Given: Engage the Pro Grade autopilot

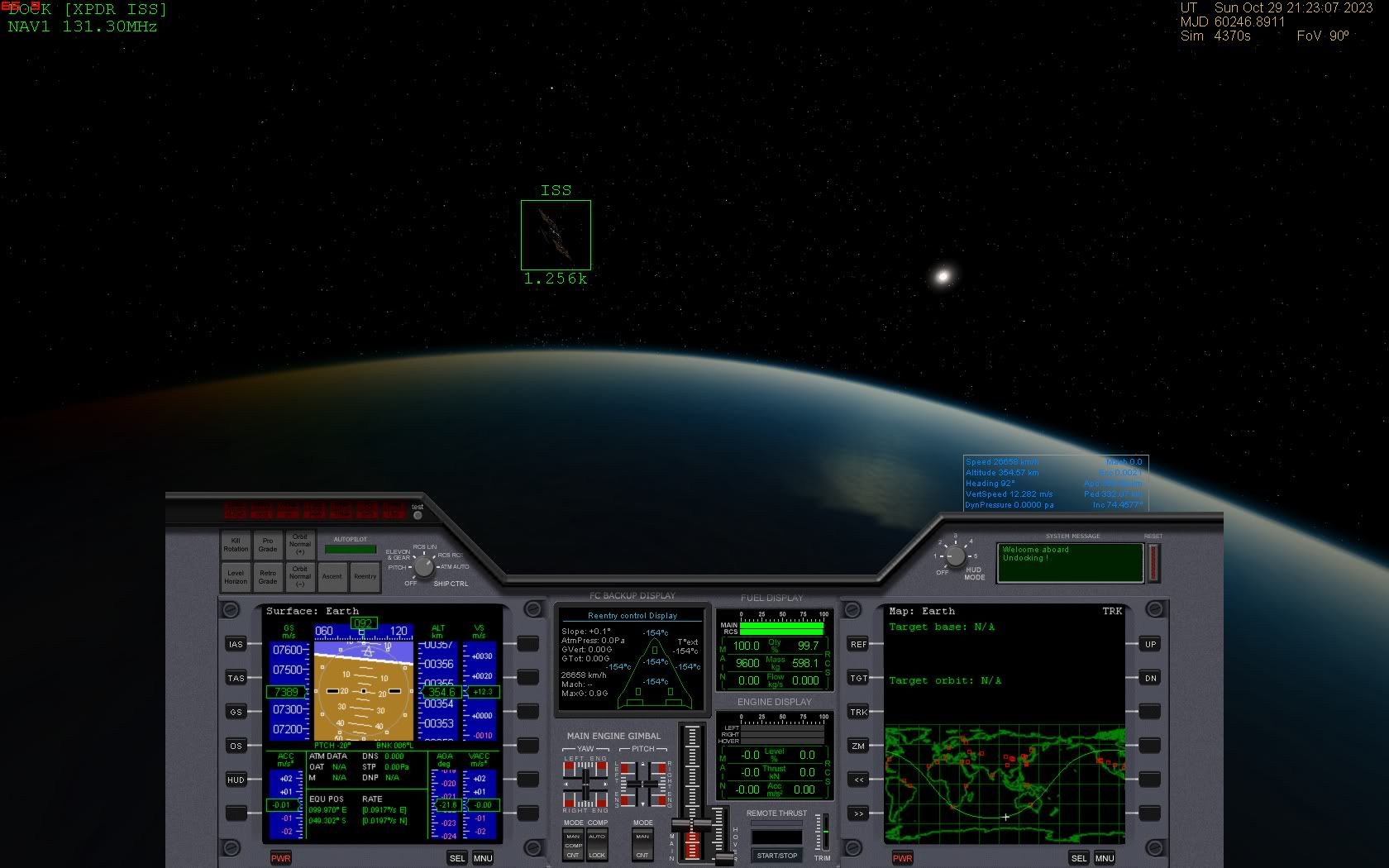Looking at the screenshot, I should [x=268, y=545].
